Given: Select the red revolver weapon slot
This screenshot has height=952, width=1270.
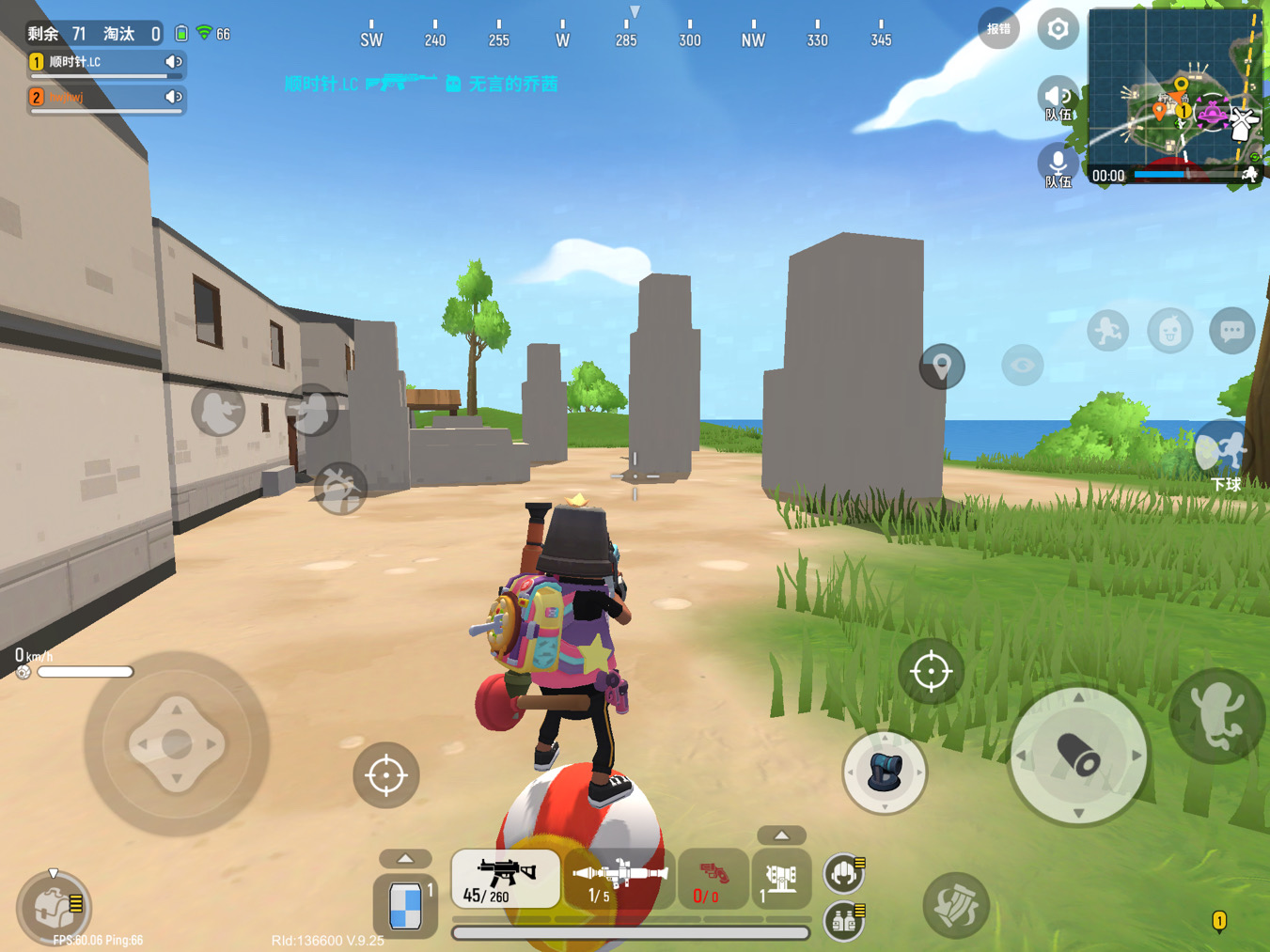Looking at the screenshot, I should 712,879.
